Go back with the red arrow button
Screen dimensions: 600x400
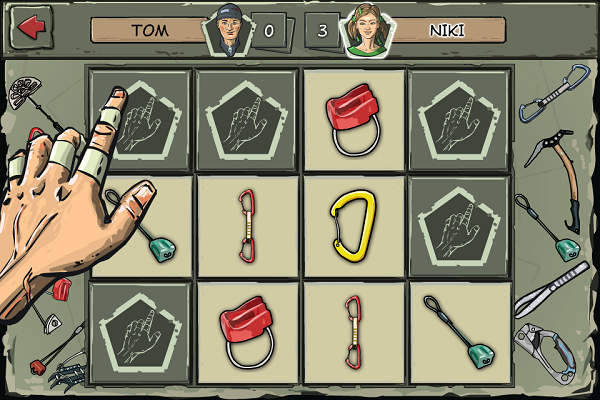click(x=31, y=28)
